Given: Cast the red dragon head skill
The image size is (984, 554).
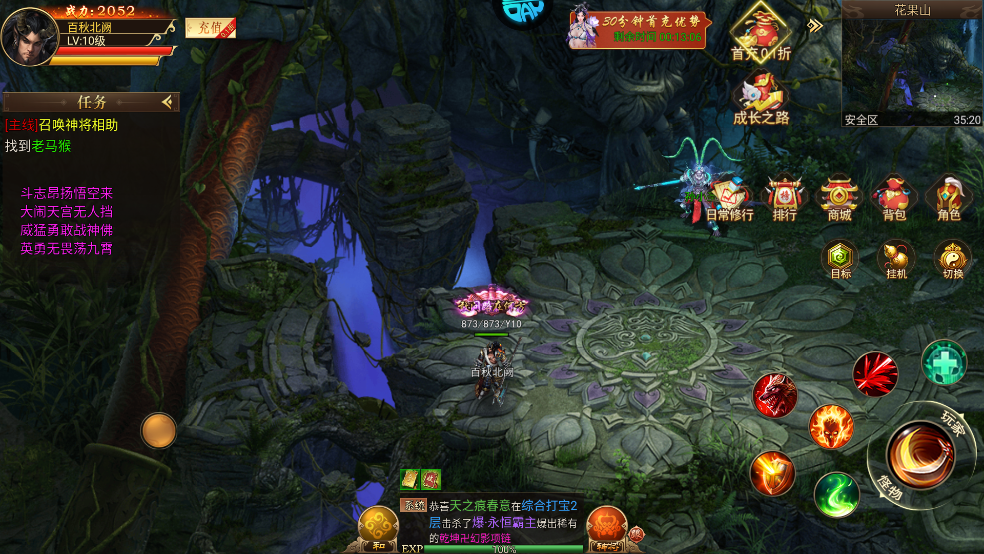Looking at the screenshot, I should (x=775, y=396).
